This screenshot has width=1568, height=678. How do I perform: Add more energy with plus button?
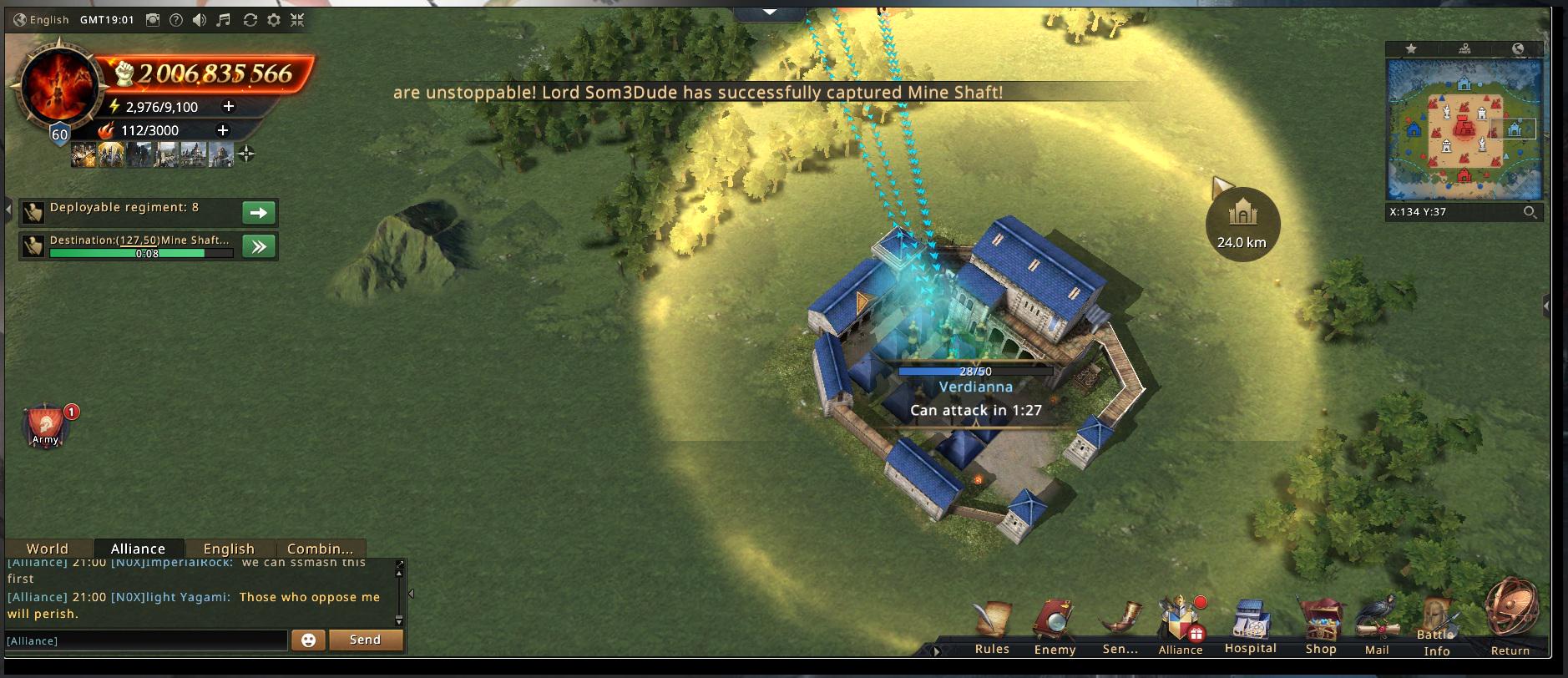pyautogui.click(x=228, y=106)
